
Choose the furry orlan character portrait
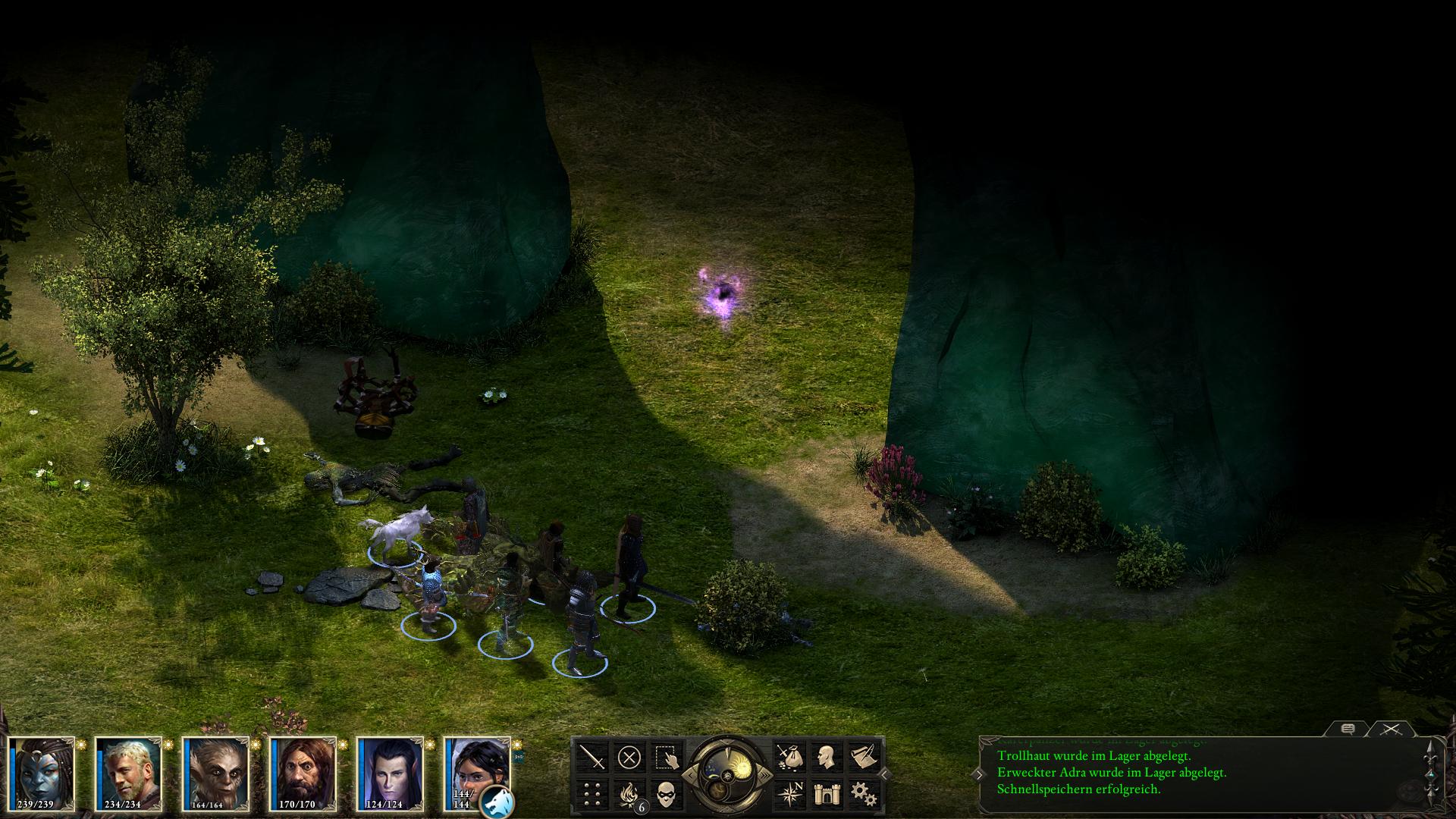coord(216,773)
